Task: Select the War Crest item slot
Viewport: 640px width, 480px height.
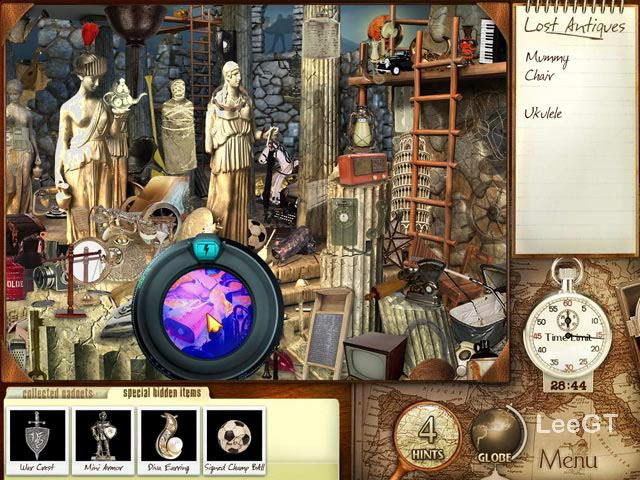Action: pos(37,440)
